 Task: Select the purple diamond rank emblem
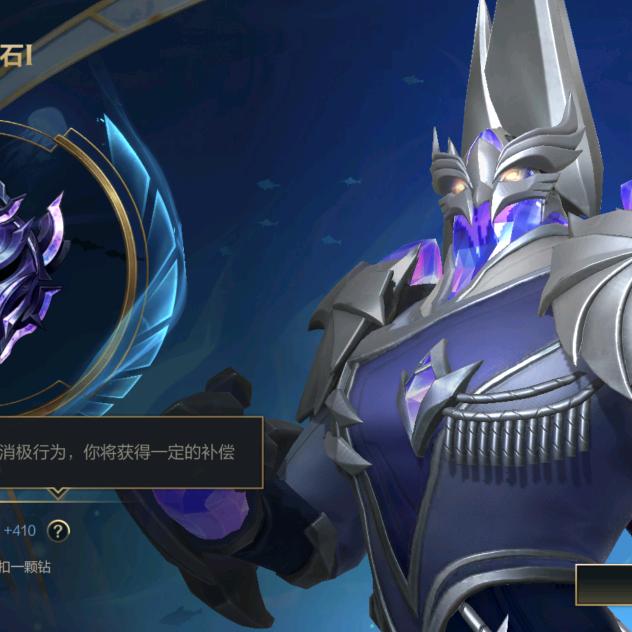pyautogui.click(x=30, y=268)
